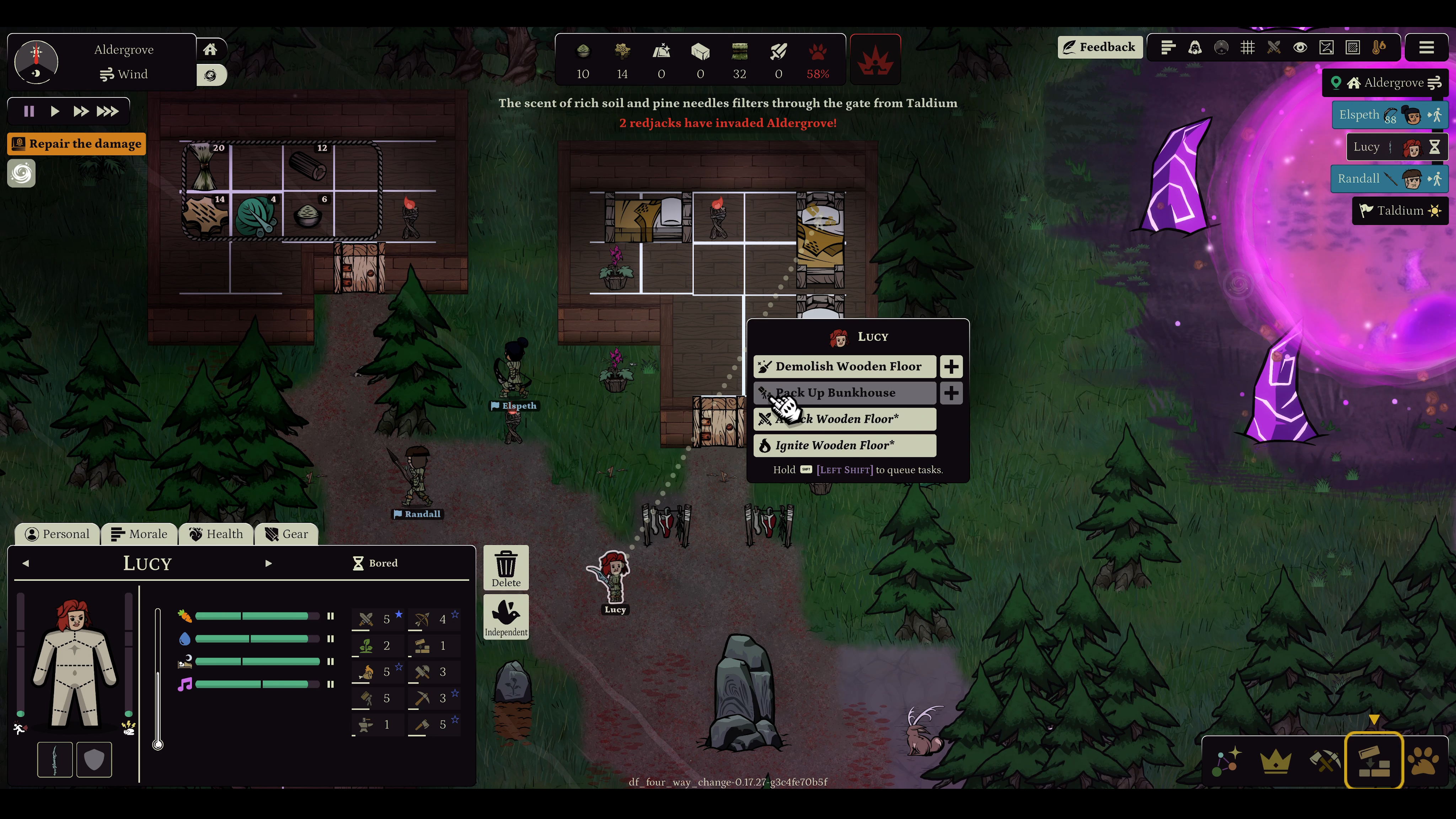
Task: Set the fastest triple-arrow game speed
Action: [107, 111]
